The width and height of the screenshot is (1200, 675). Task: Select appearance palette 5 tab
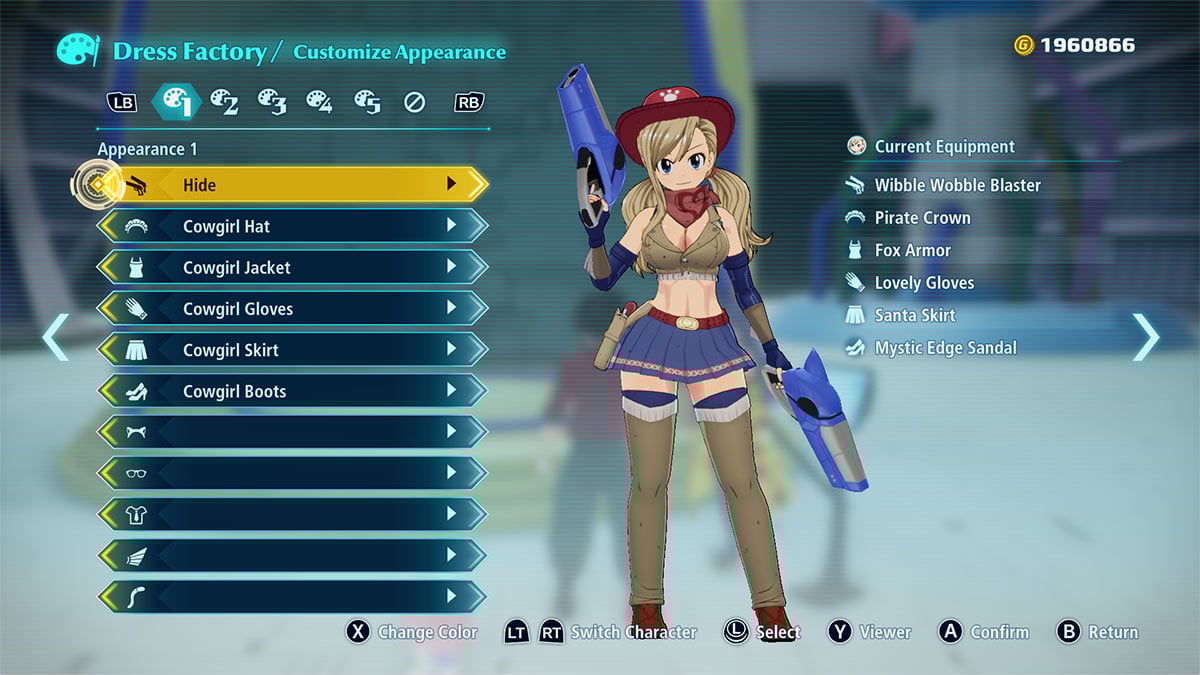tap(367, 101)
